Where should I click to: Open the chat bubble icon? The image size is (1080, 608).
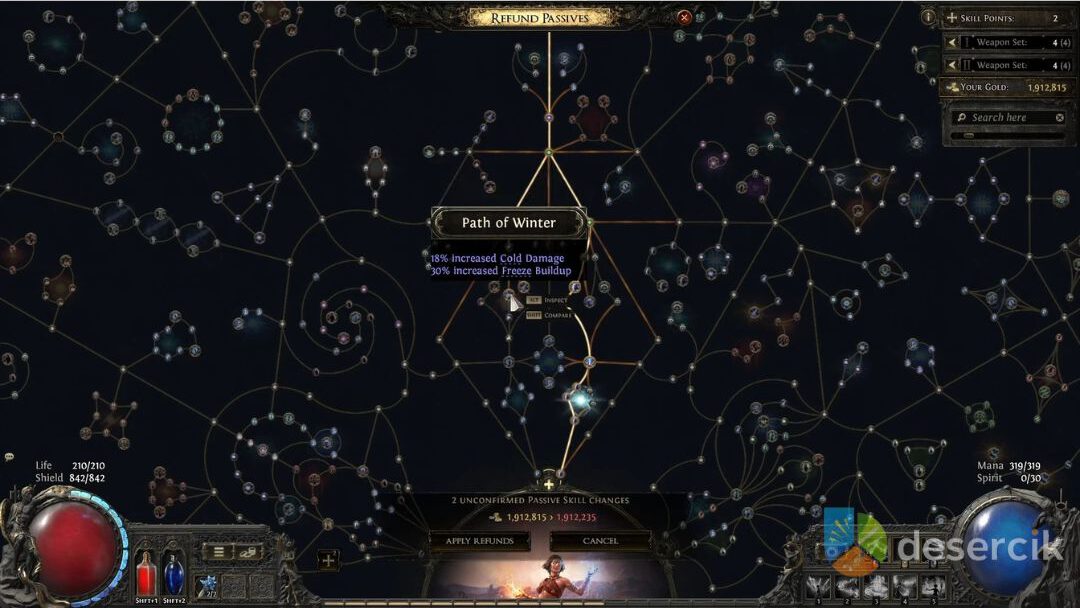[9, 457]
